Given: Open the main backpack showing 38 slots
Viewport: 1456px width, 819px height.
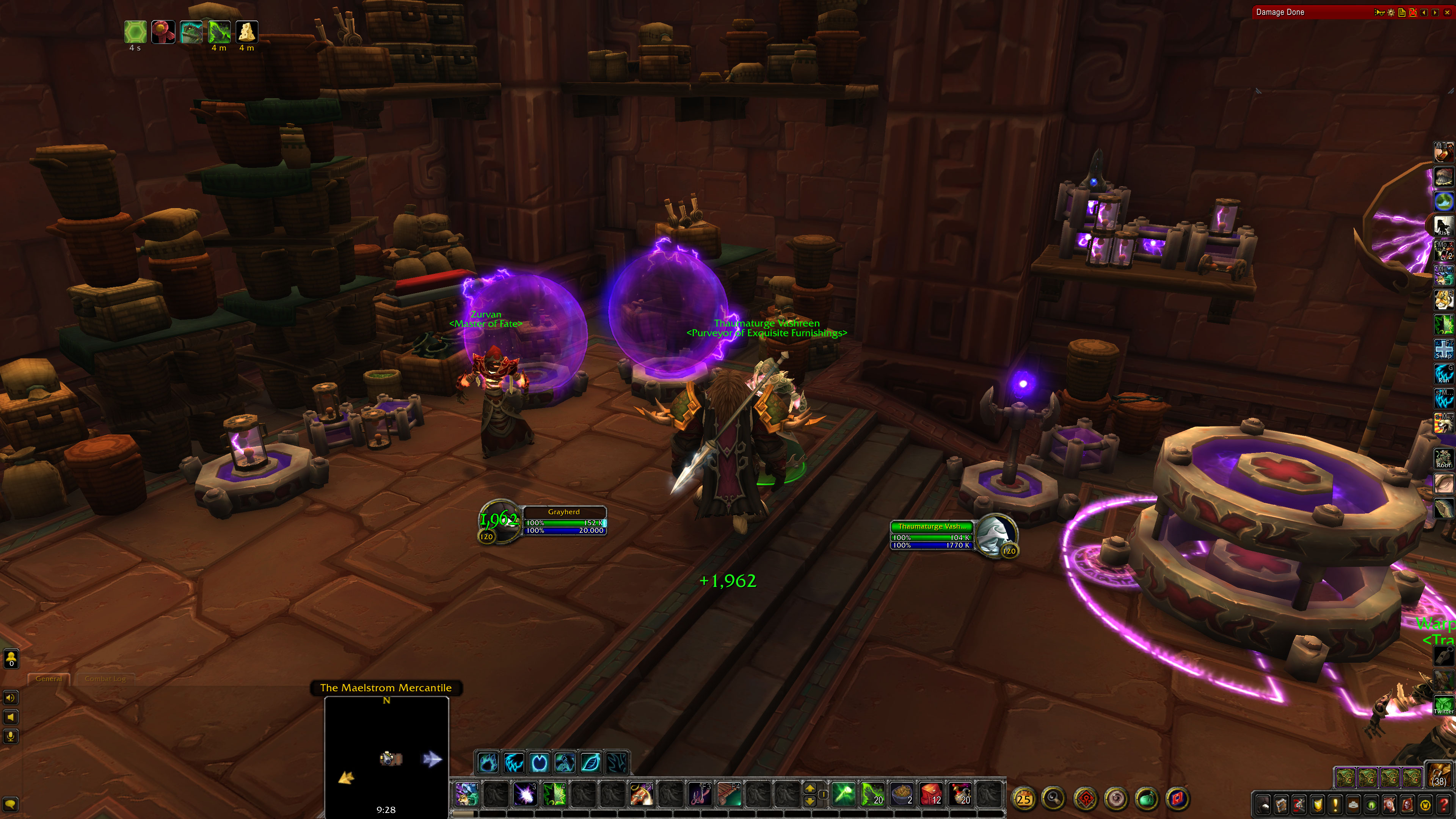Looking at the screenshot, I should [1439, 775].
